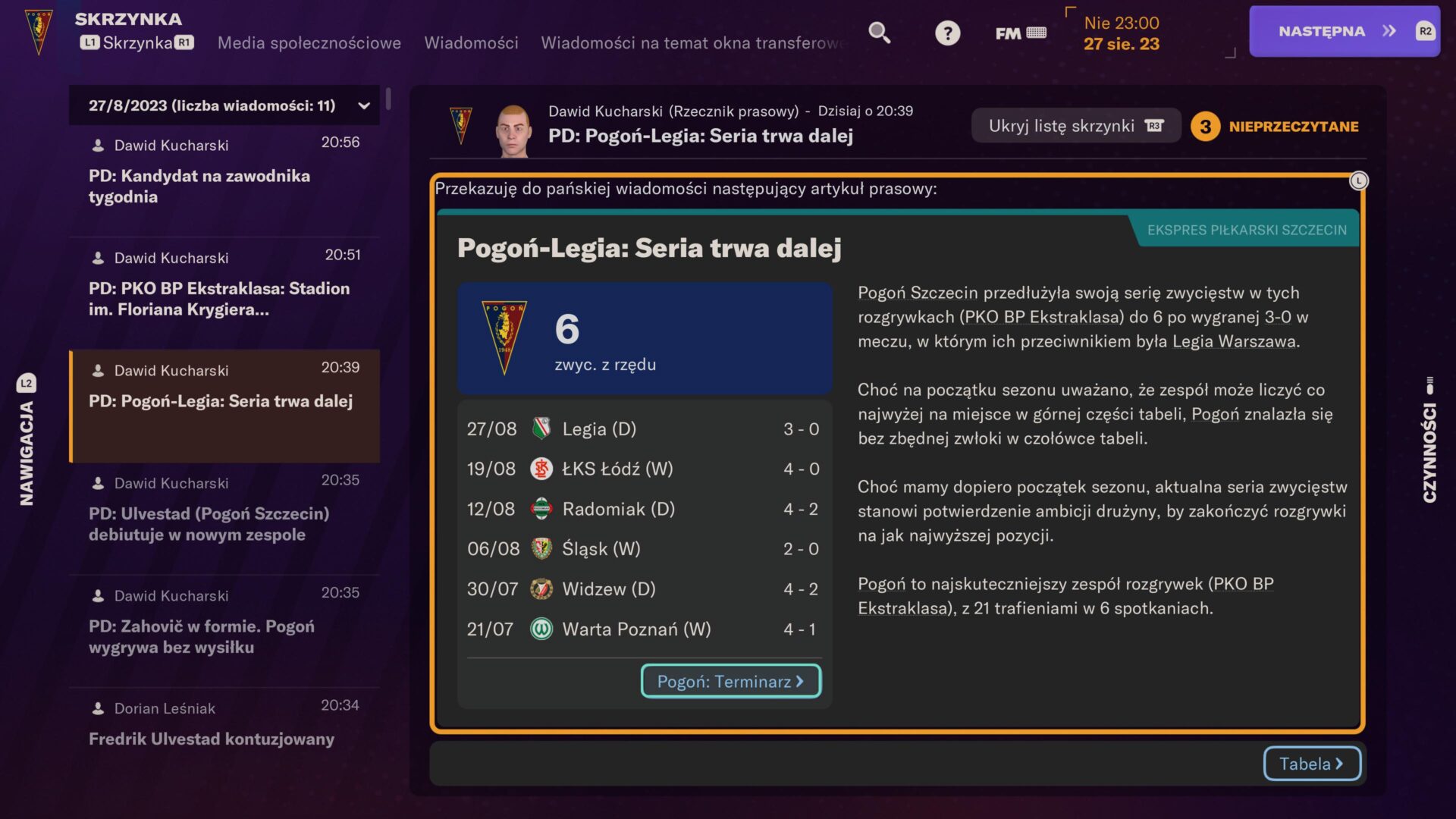Click the help question mark icon
The width and height of the screenshot is (1456, 819).
coord(947,33)
